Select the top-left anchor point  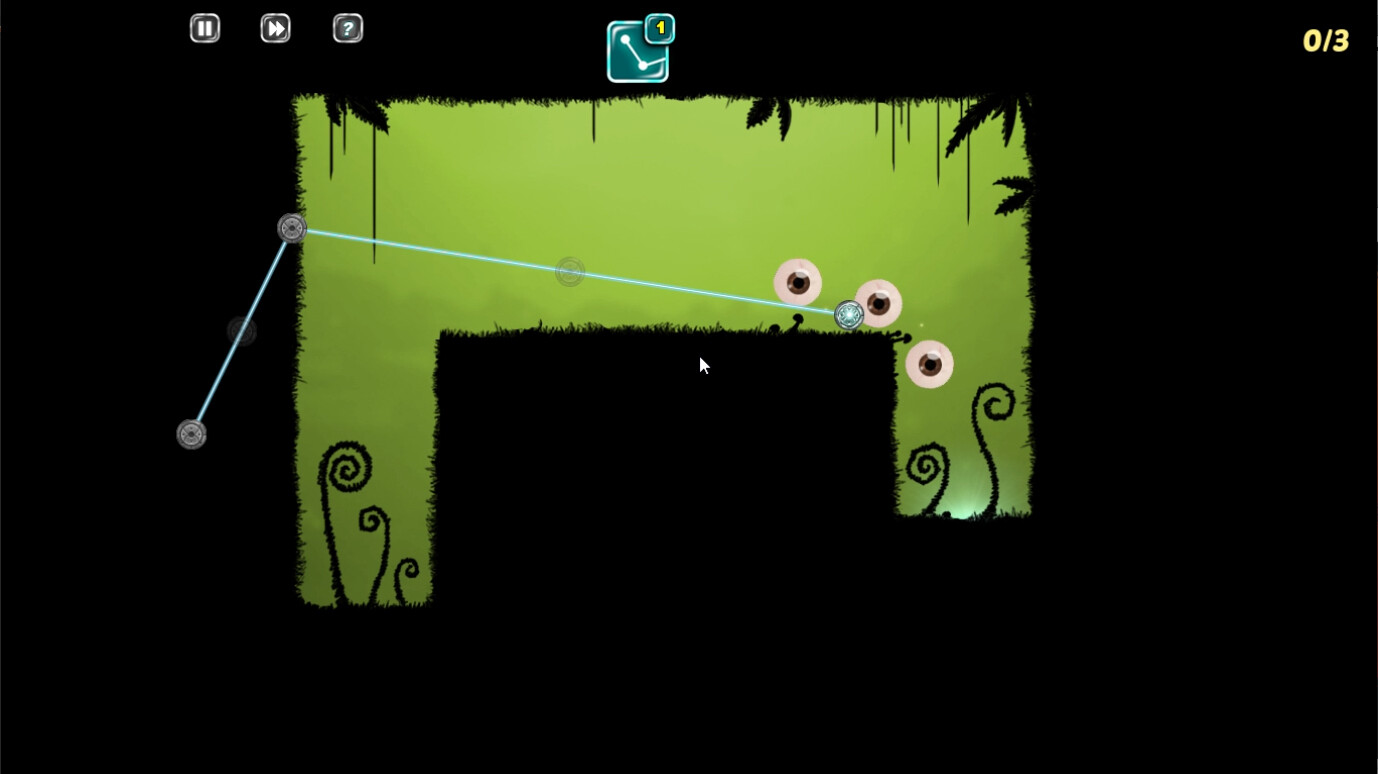293,228
